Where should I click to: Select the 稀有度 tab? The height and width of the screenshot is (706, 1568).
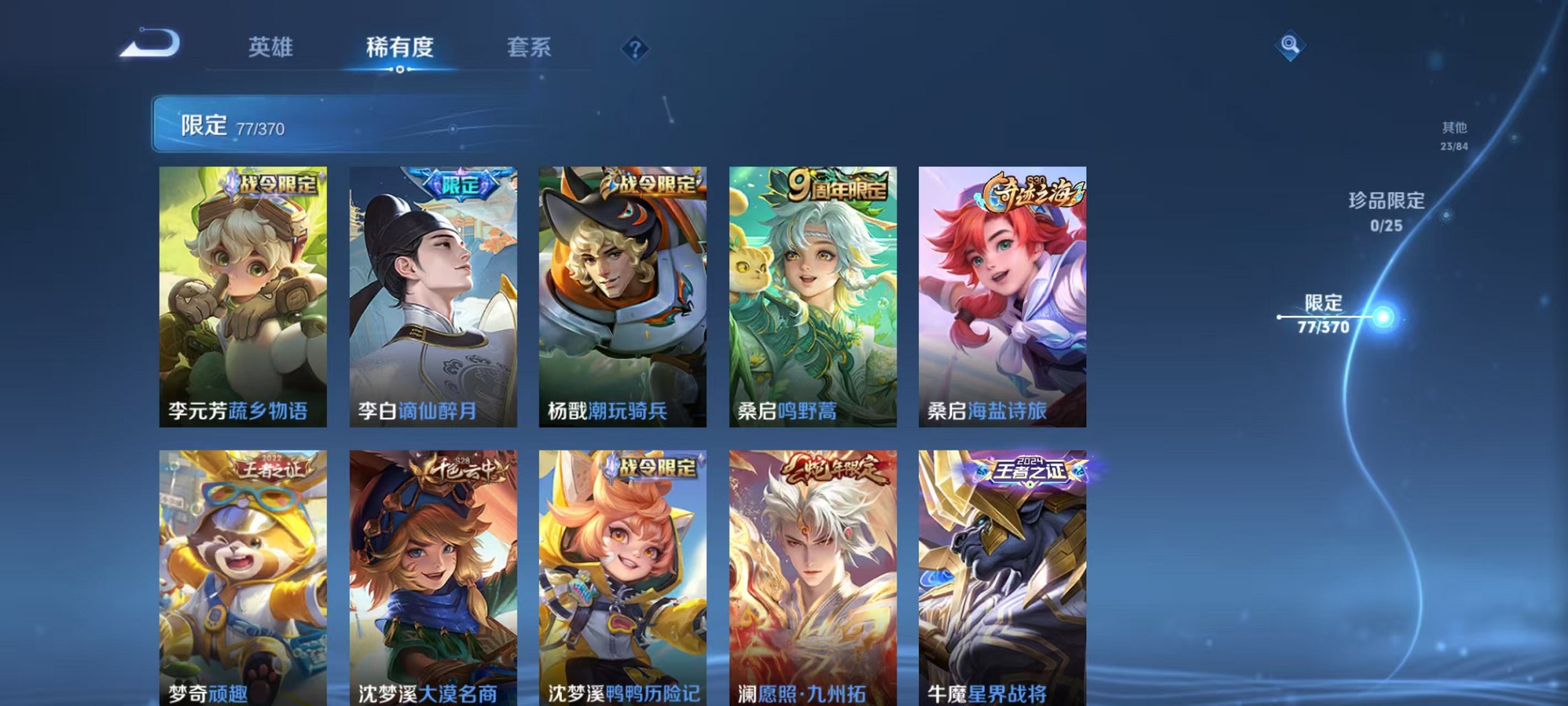tap(400, 47)
